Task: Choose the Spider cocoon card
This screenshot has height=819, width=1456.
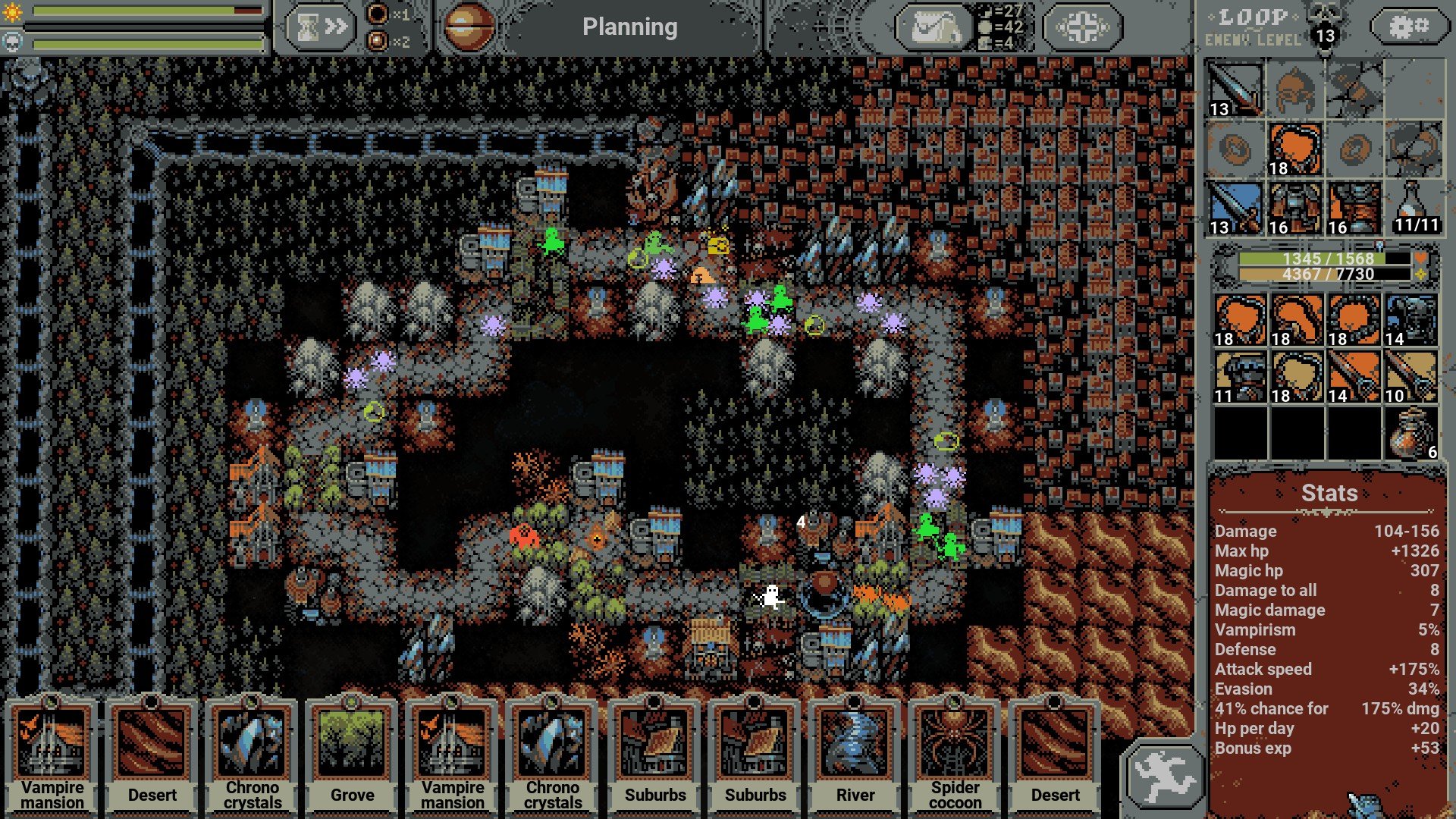Action: point(955,755)
